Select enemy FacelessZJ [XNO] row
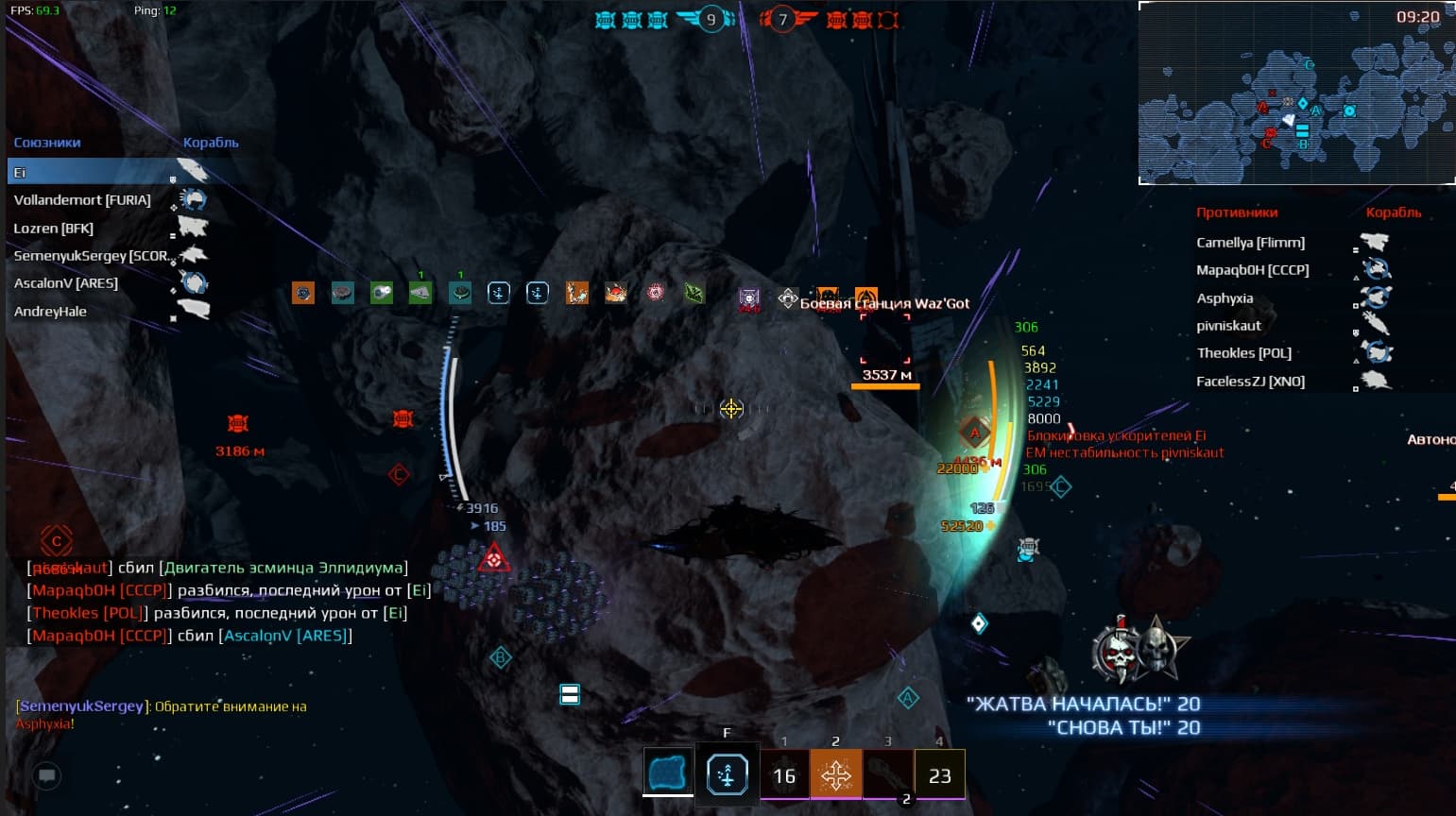Image resolution: width=1456 pixels, height=816 pixels. click(x=1250, y=382)
